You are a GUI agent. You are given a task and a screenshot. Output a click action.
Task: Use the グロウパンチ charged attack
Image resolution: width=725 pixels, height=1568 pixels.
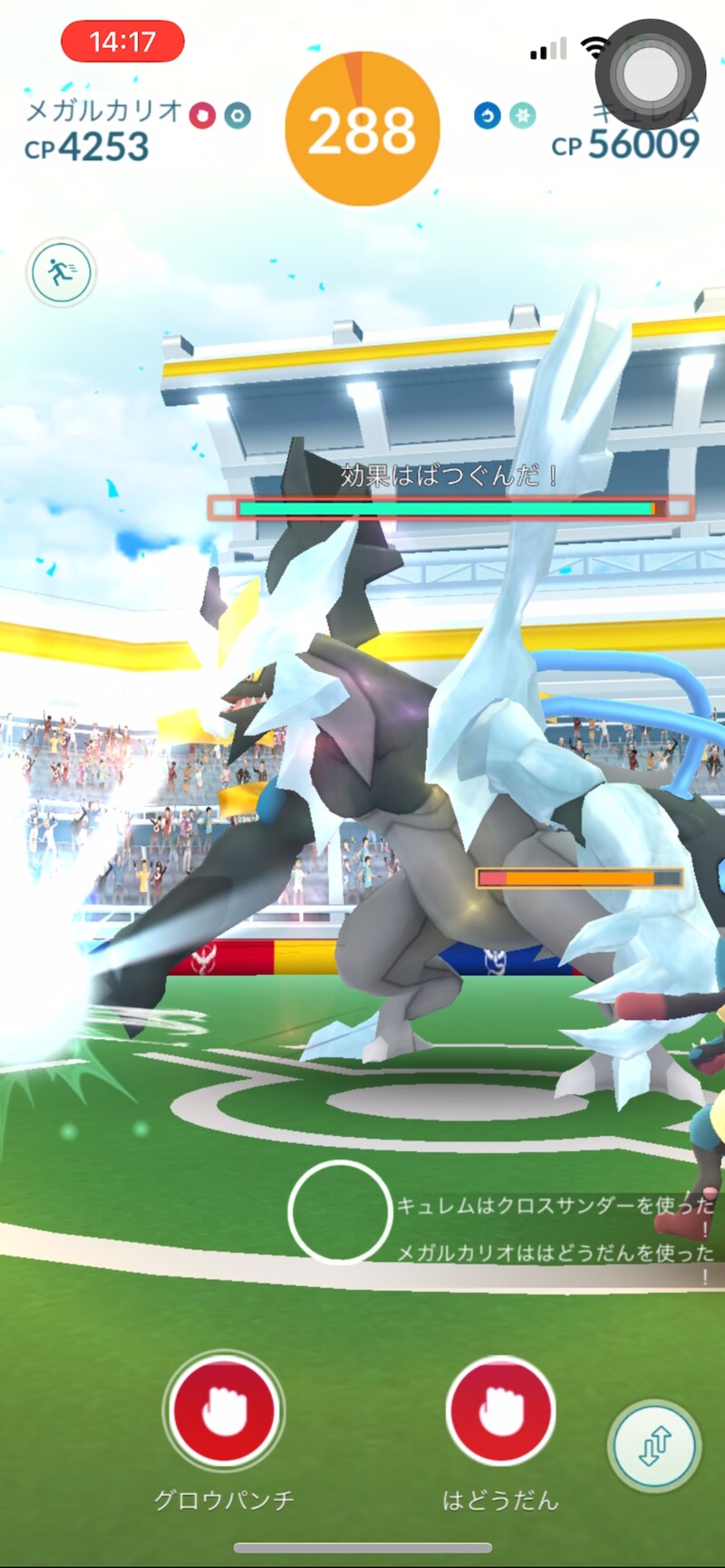(223, 1409)
